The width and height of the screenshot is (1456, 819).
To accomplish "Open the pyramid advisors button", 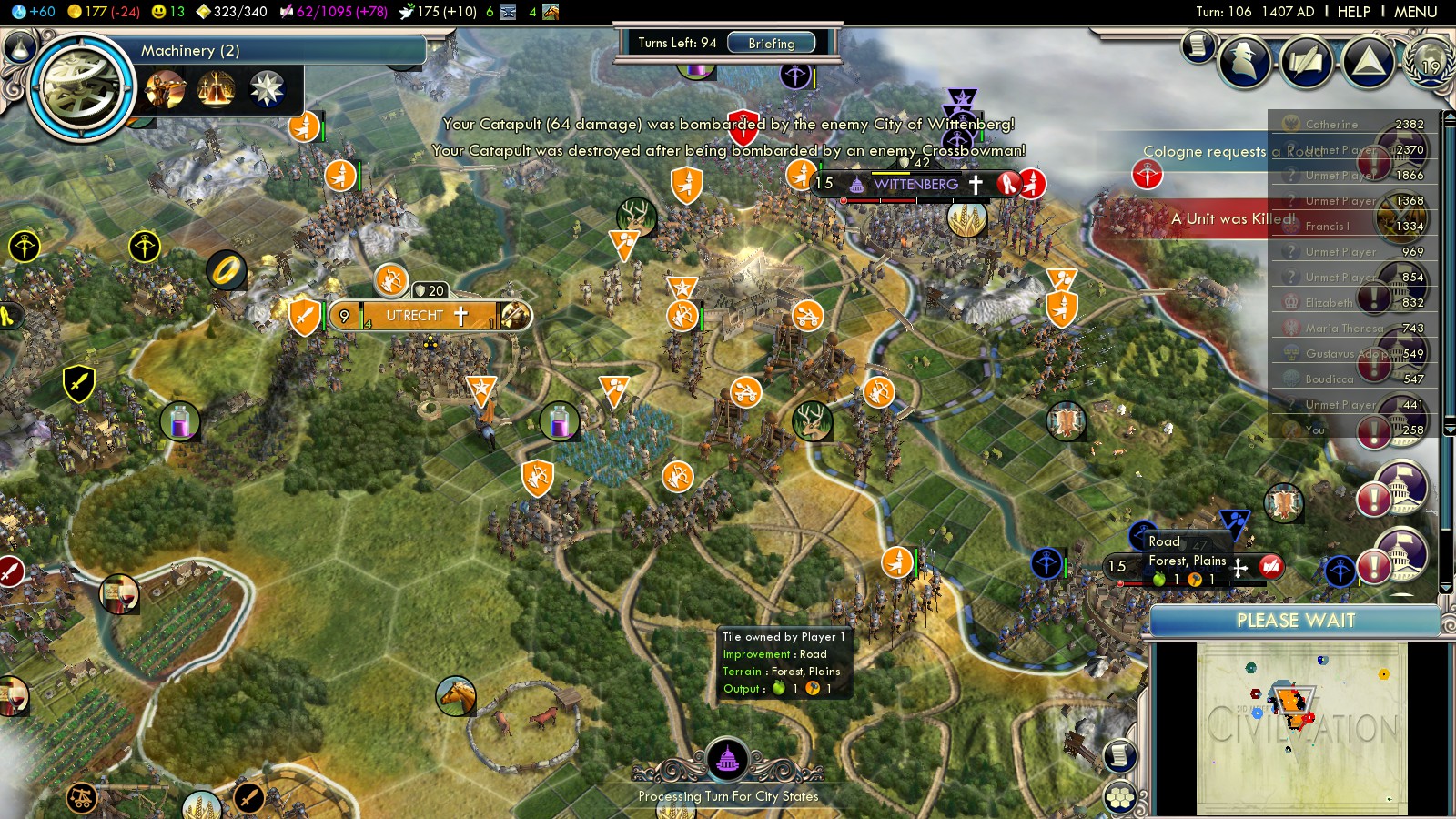I will (1368, 62).
